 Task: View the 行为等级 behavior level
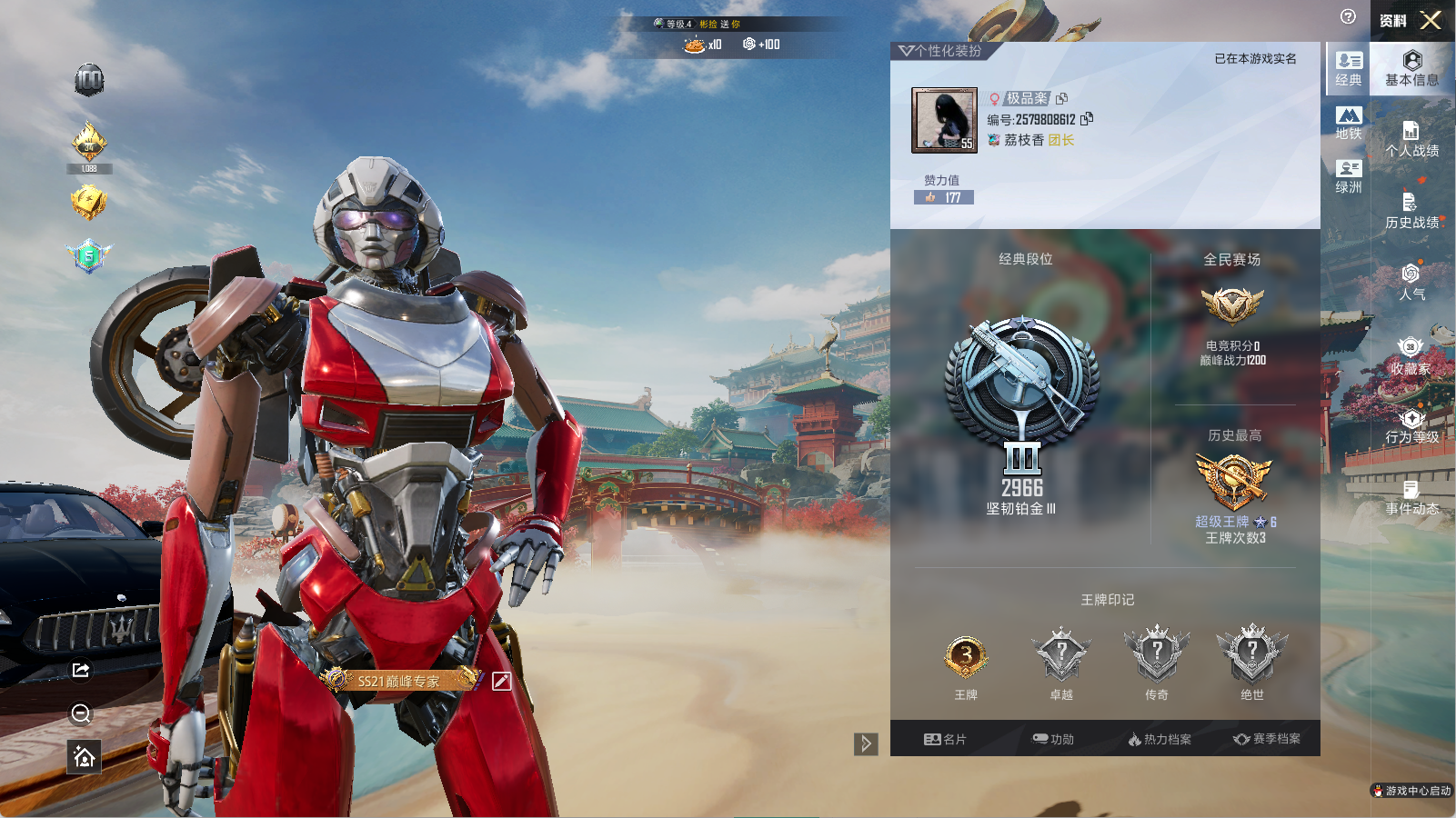(1411, 425)
